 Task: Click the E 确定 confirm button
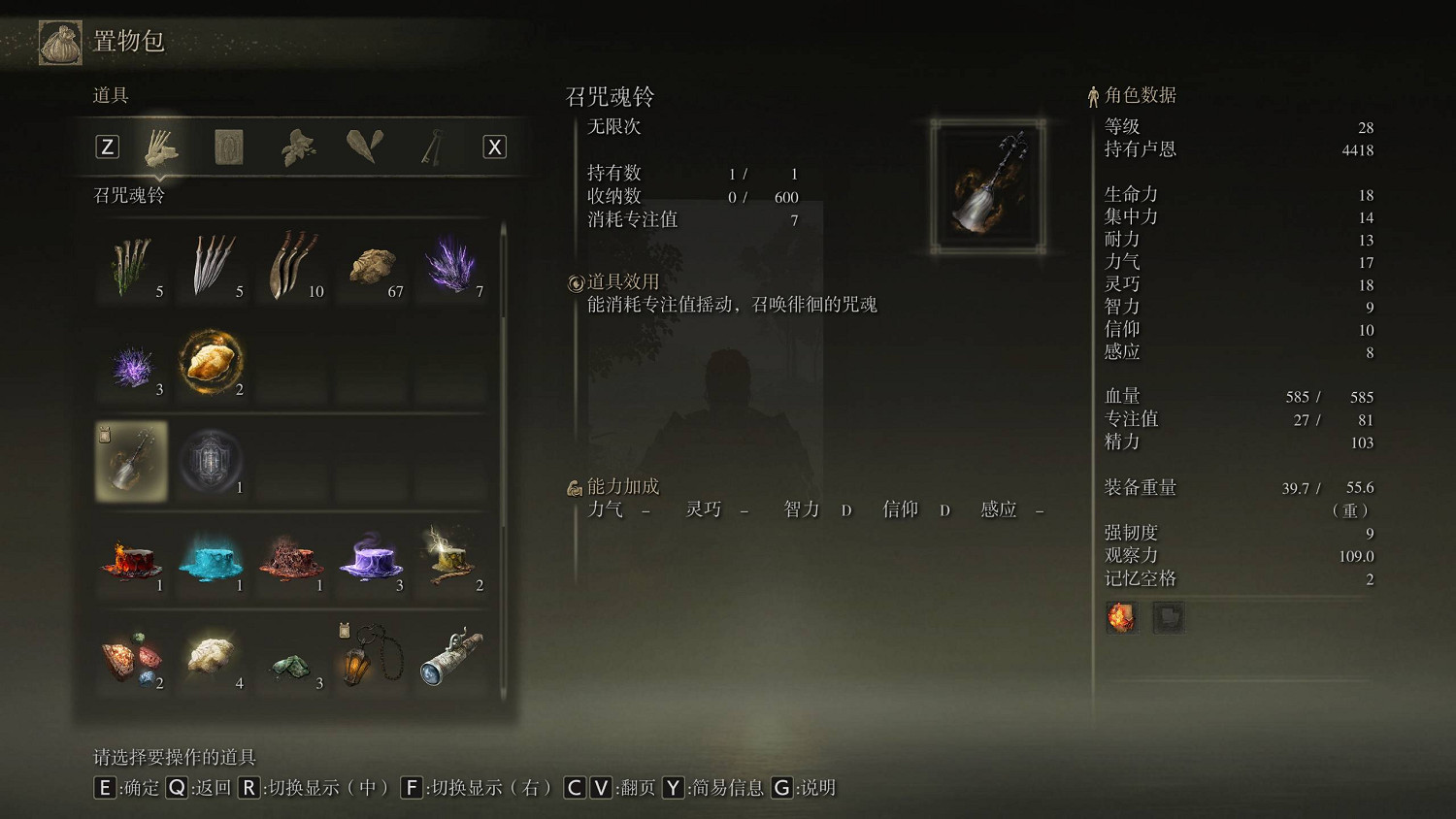click(105, 788)
